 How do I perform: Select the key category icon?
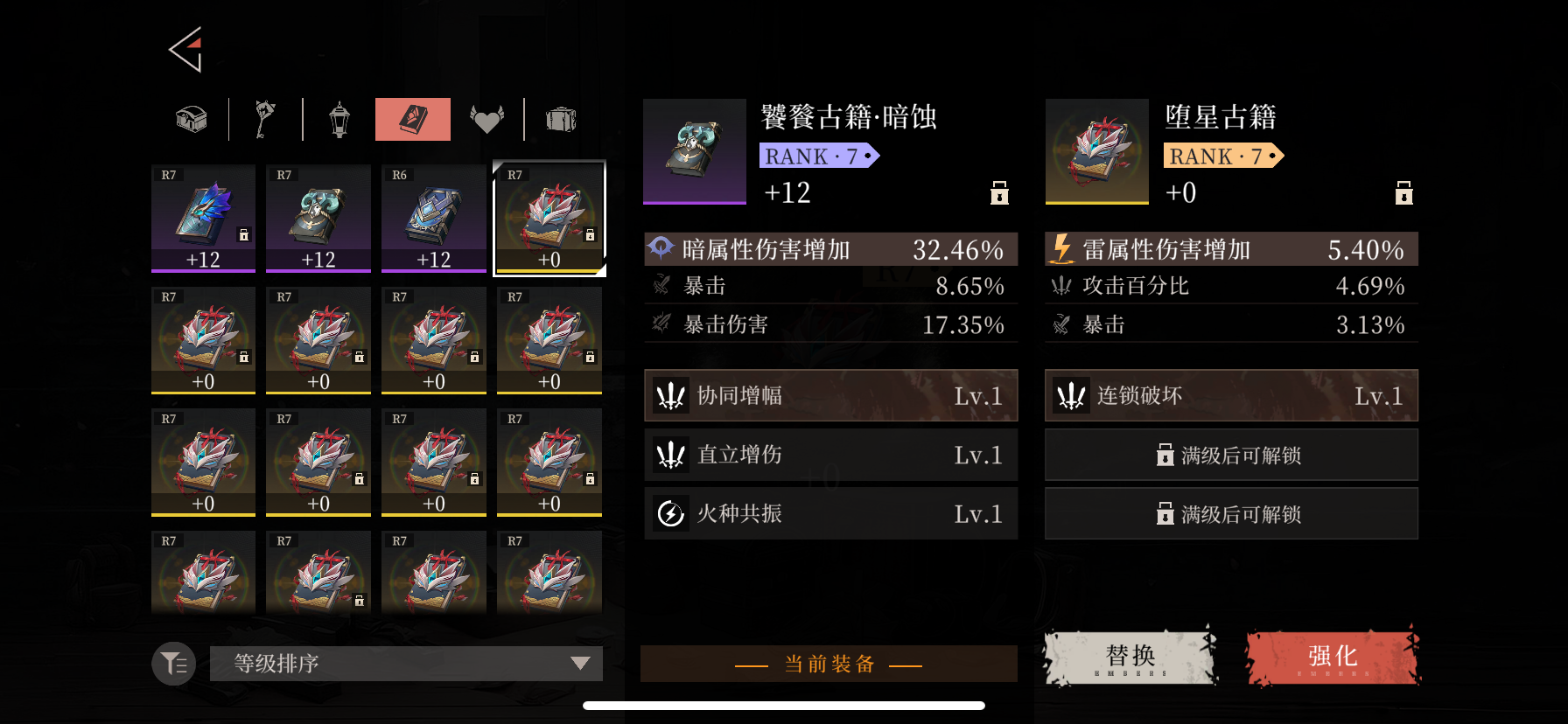tap(264, 119)
